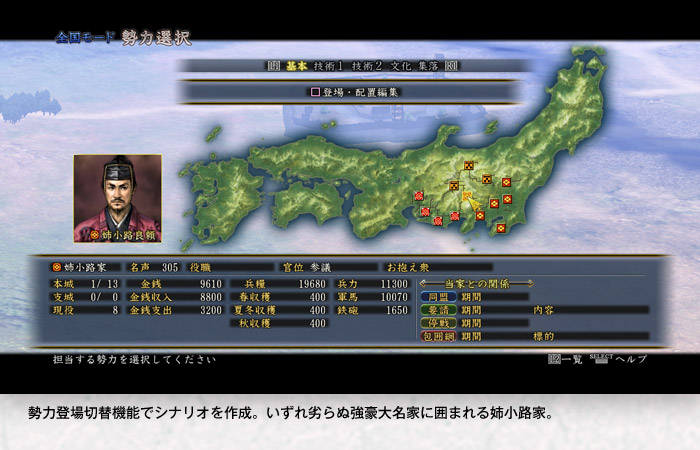Image resolution: width=700 pixels, height=450 pixels.
Task: Select the 姉小路良頼 daimyo portrait
Action: point(117,197)
